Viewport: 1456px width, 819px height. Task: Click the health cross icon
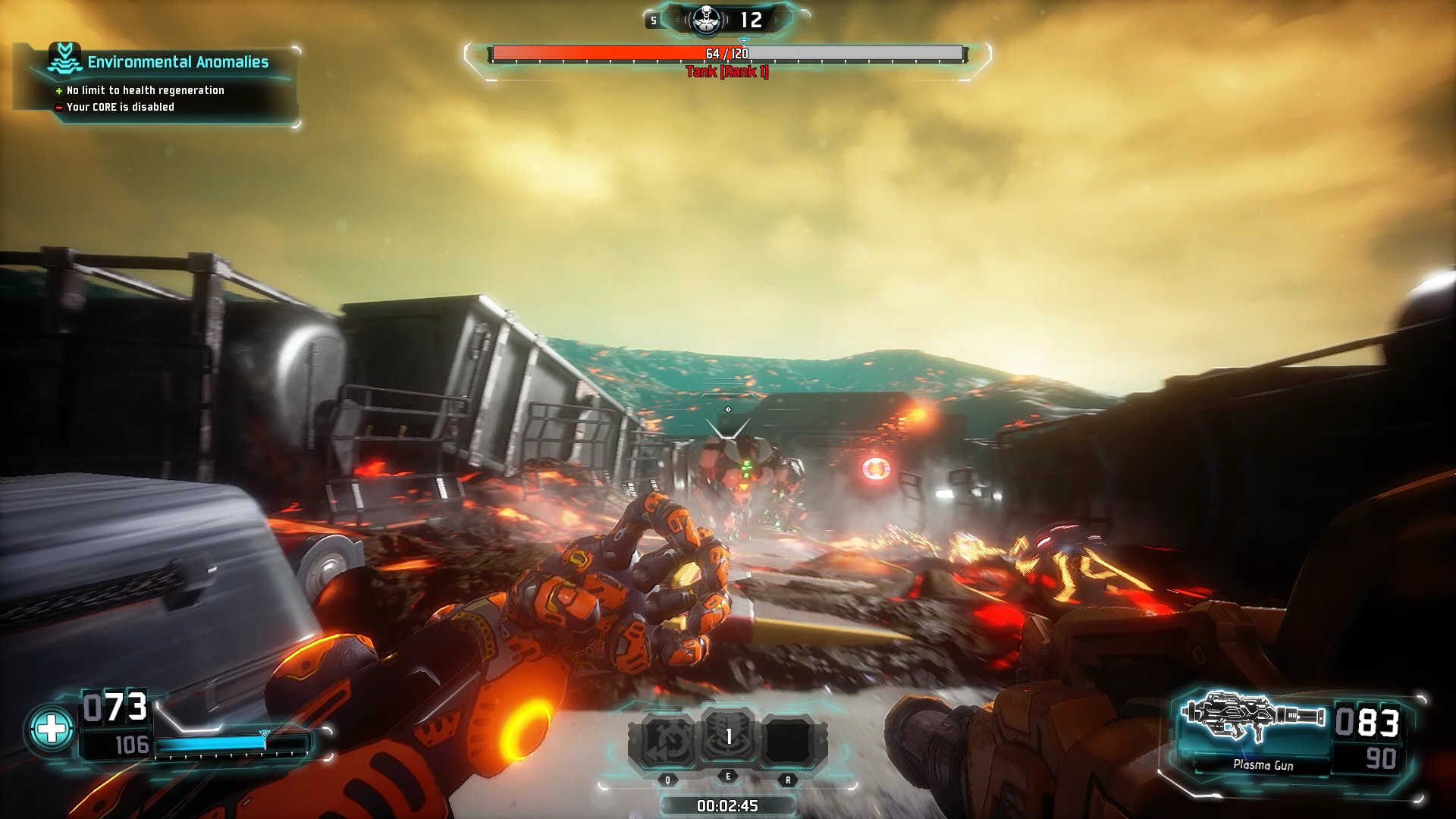point(52,729)
